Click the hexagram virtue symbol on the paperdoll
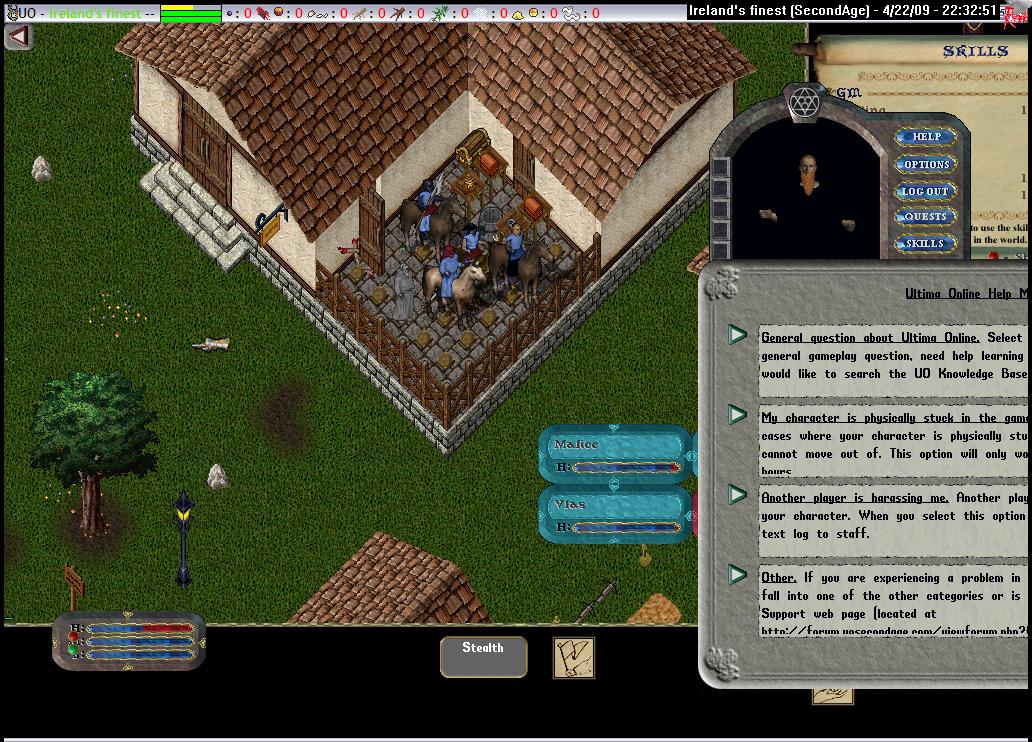 pyautogui.click(x=804, y=102)
